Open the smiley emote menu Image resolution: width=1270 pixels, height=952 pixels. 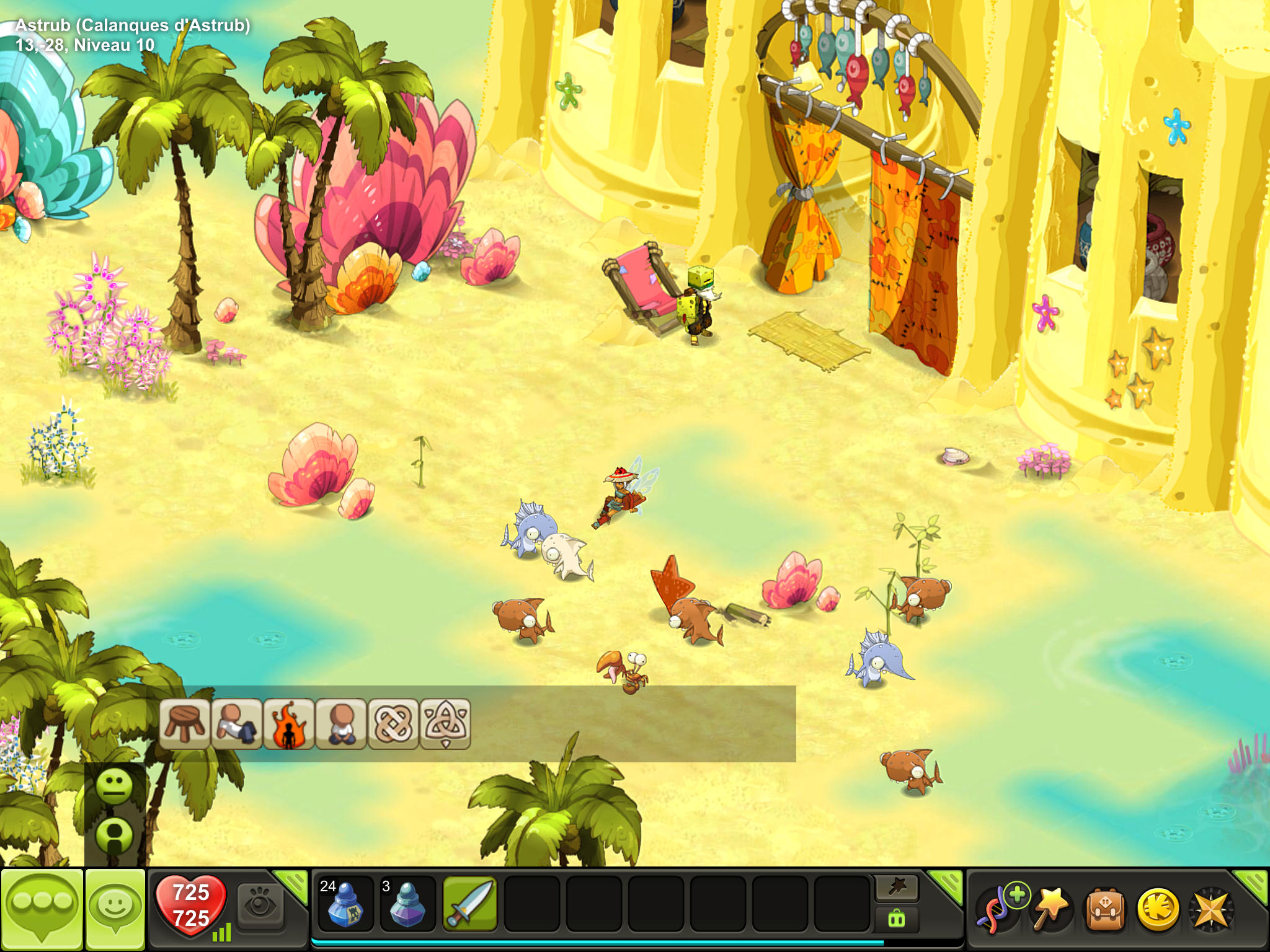[x=115, y=907]
